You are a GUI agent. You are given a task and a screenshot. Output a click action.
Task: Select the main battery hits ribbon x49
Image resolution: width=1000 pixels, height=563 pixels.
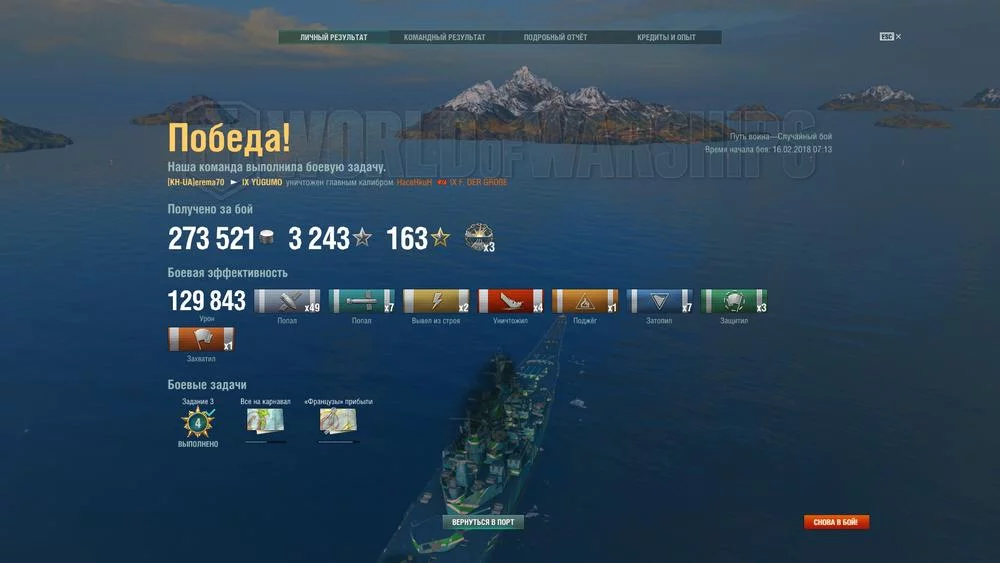point(287,302)
